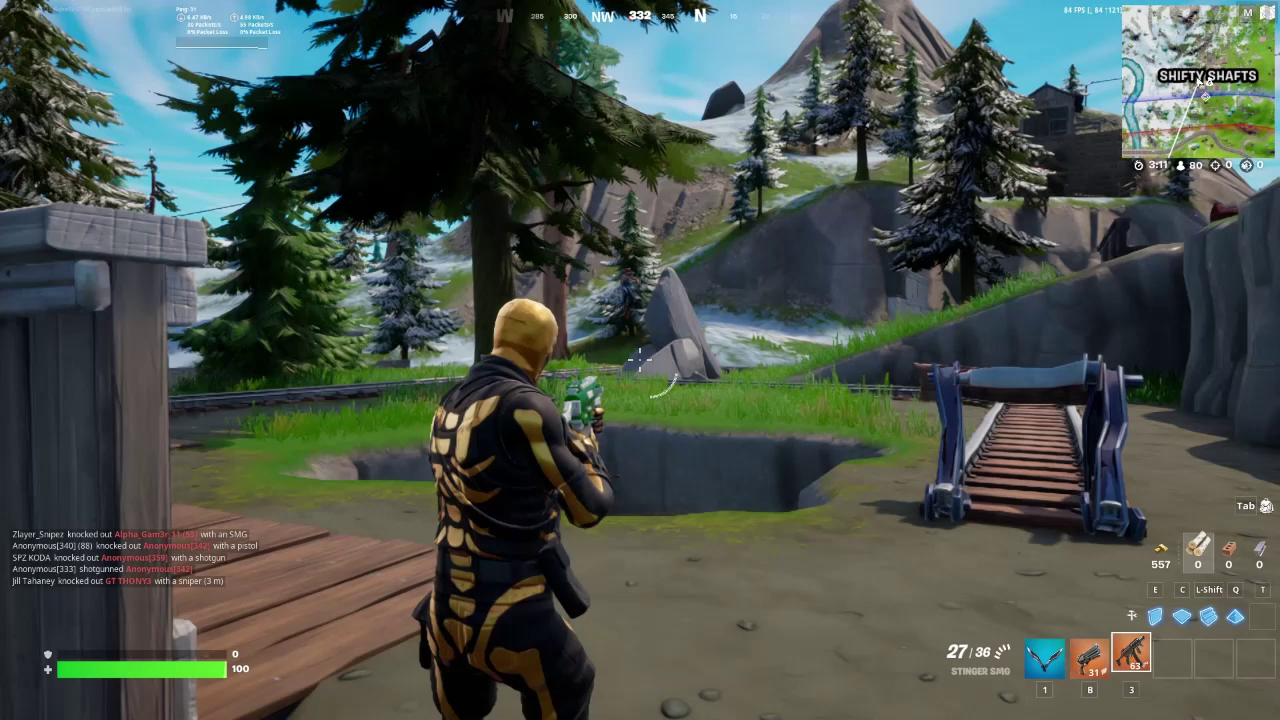Viewport: 1280px width, 720px height.
Task: Click the metal material icon
Action: click(1258, 550)
